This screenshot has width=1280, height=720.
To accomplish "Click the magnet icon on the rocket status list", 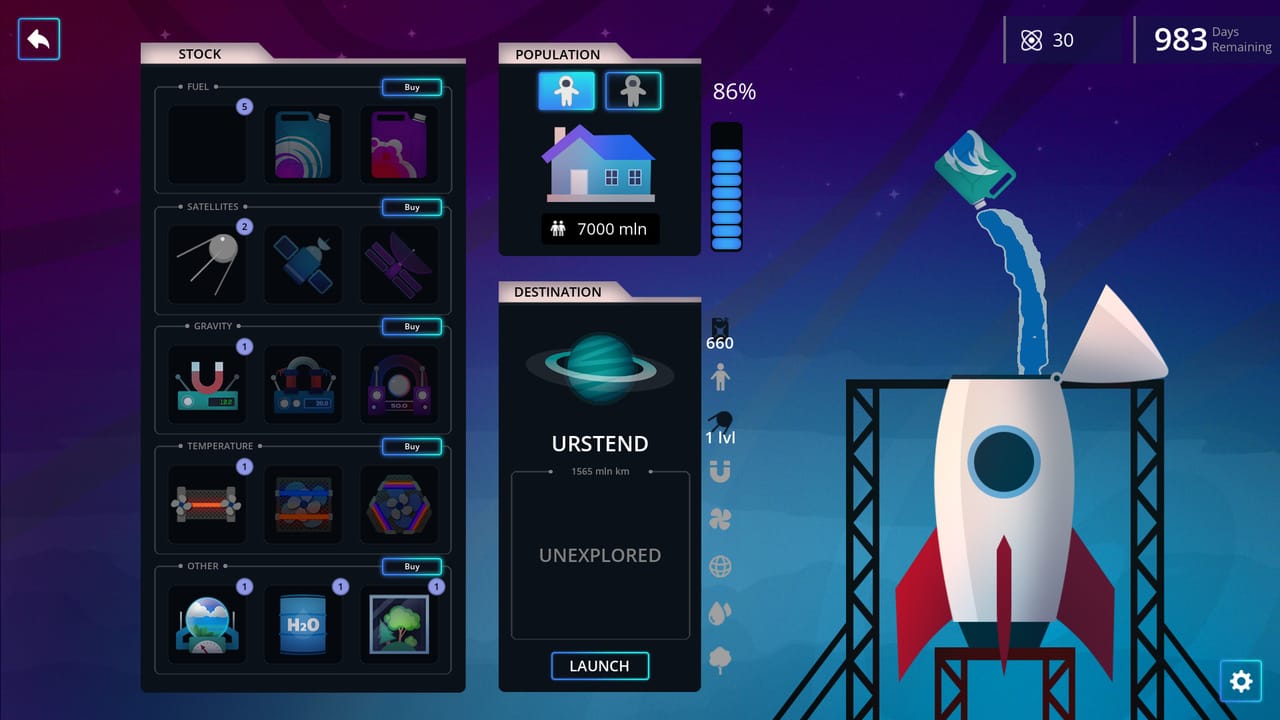I will coord(722,472).
